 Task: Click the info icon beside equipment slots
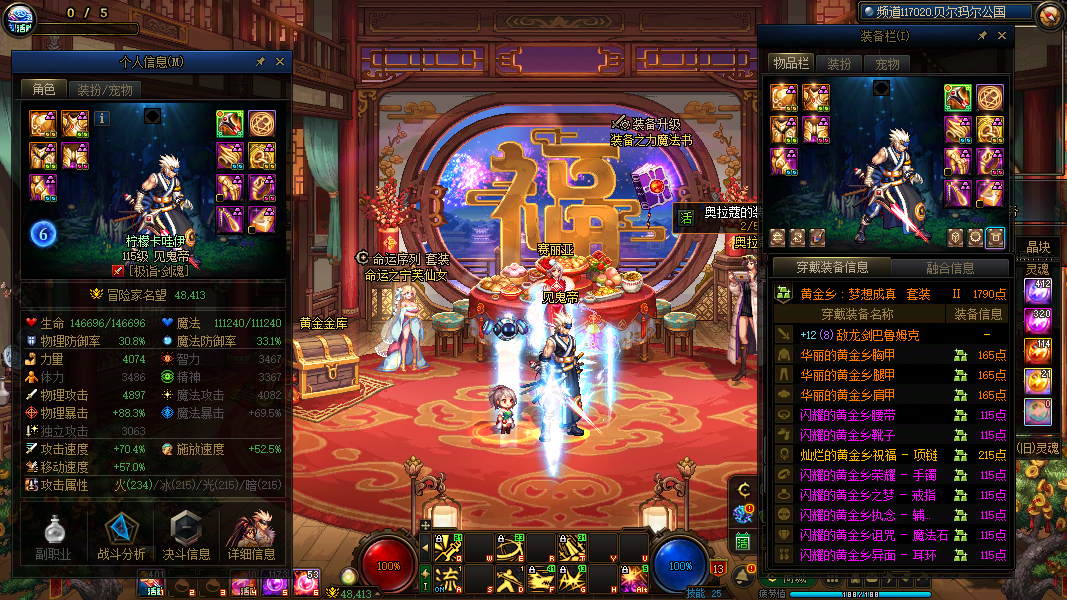click(x=102, y=118)
